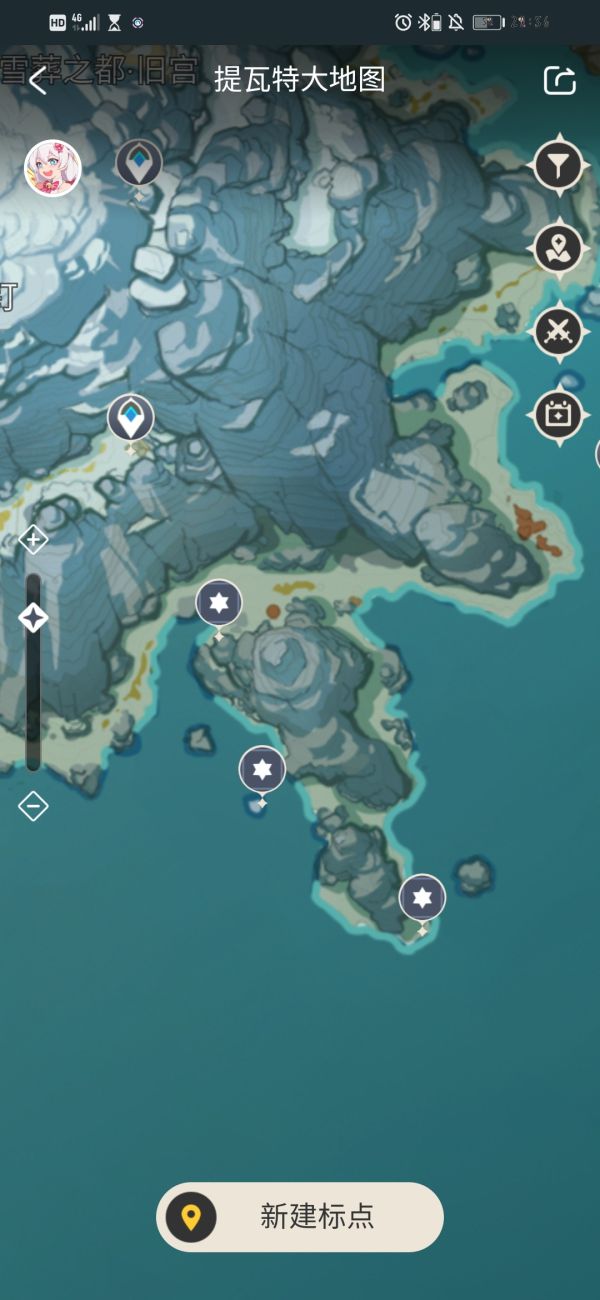600x1300 pixels.
Task: Open the calendar button
Action: point(558,414)
